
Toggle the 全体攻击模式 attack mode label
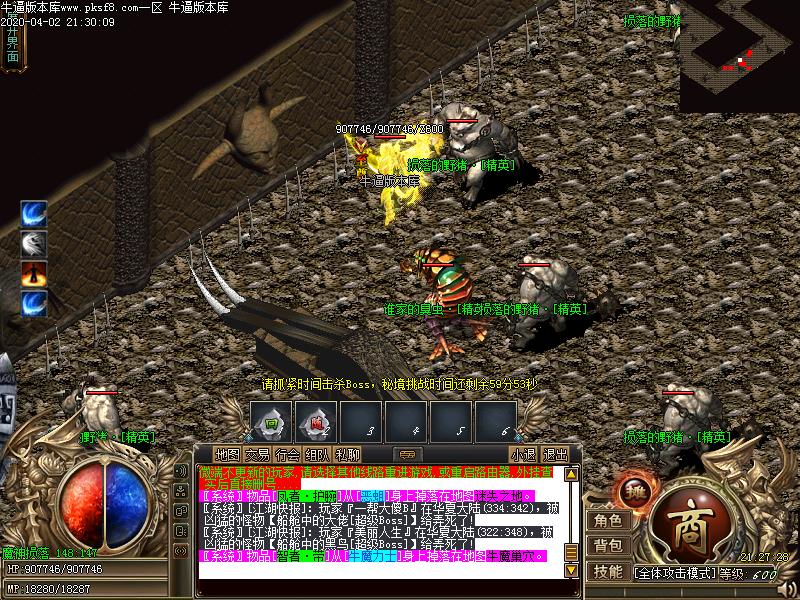click(674, 574)
